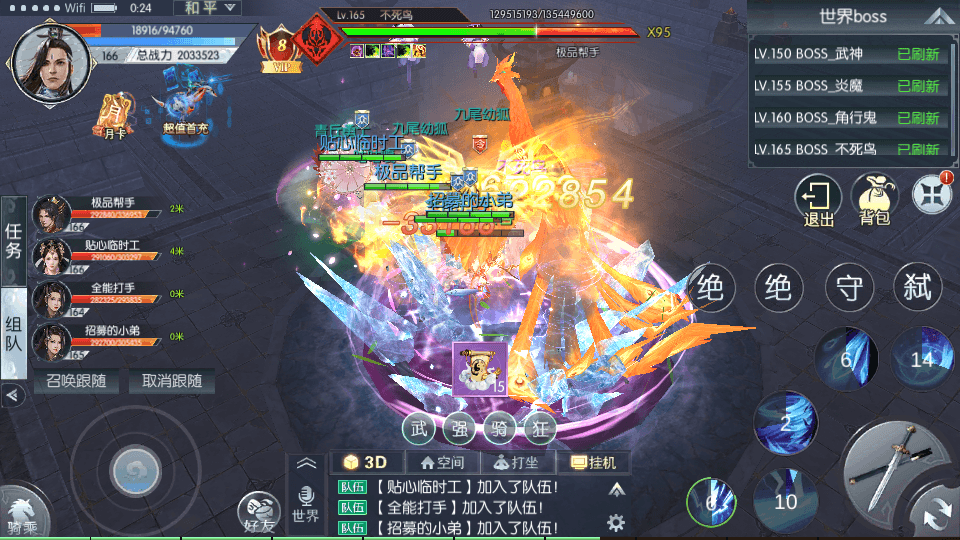Viewport: 960px width, 540px height.
Task: Activate the 守 skill button
Action: coord(850,288)
